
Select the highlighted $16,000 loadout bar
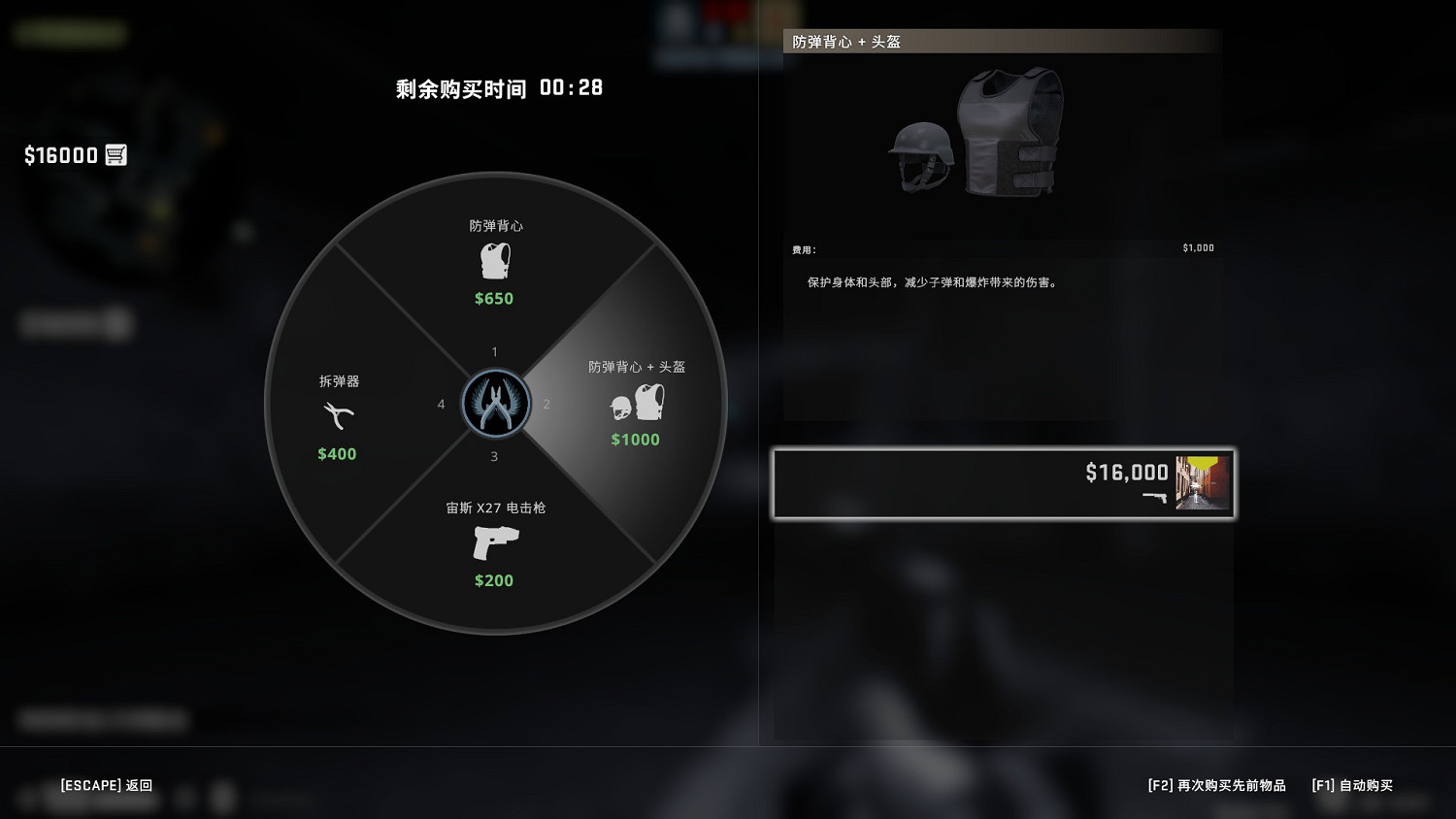(x=1004, y=482)
